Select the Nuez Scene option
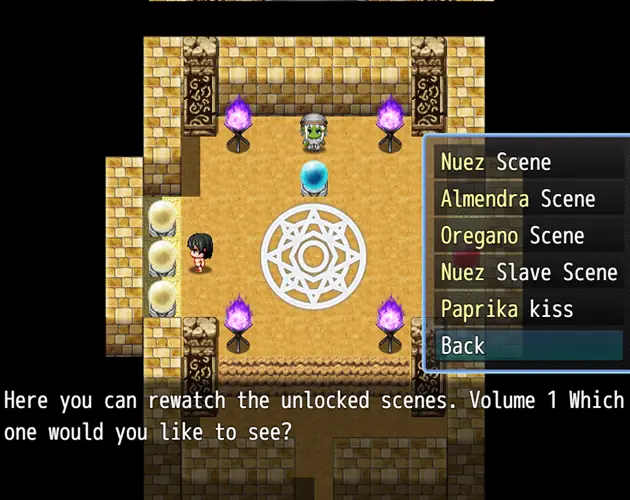Image resolution: width=630 pixels, height=500 pixels. point(496,162)
